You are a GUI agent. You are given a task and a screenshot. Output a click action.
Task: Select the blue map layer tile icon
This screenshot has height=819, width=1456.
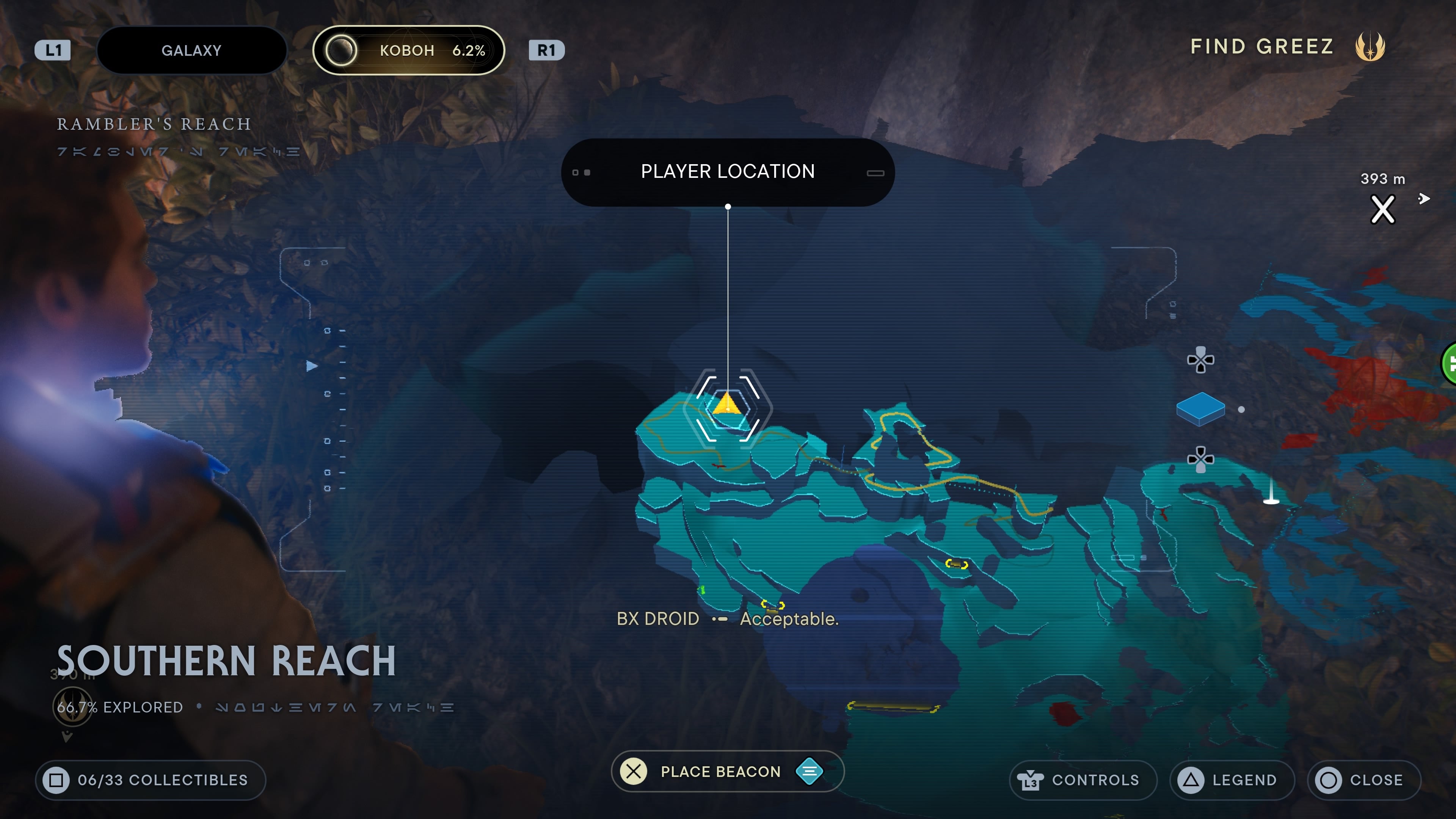1200,409
